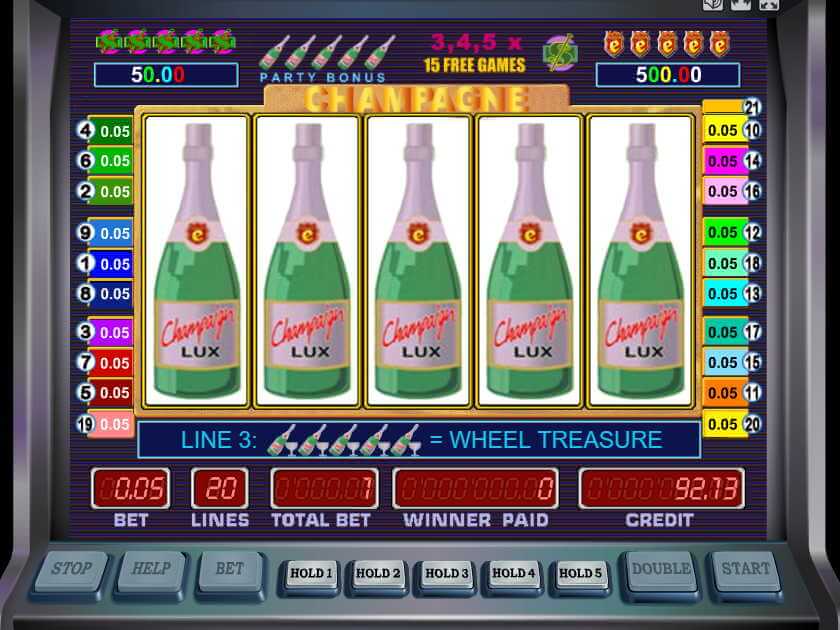Image resolution: width=840 pixels, height=630 pixels.
Task: Stop the spinning reels with STOP
Action: click(x=71, y=571)
